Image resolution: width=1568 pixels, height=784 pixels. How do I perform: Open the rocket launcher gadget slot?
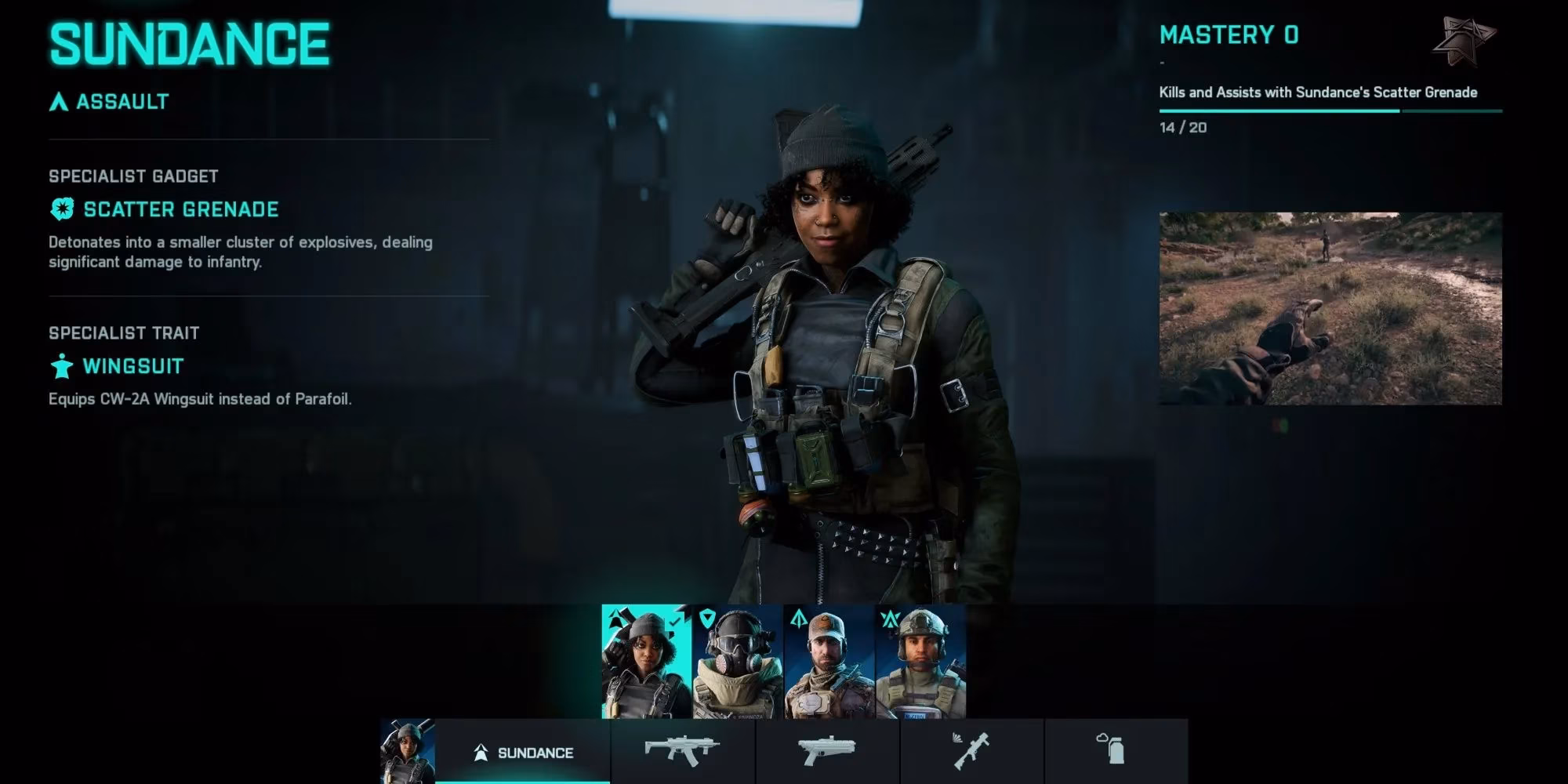(x=971, y=751)
